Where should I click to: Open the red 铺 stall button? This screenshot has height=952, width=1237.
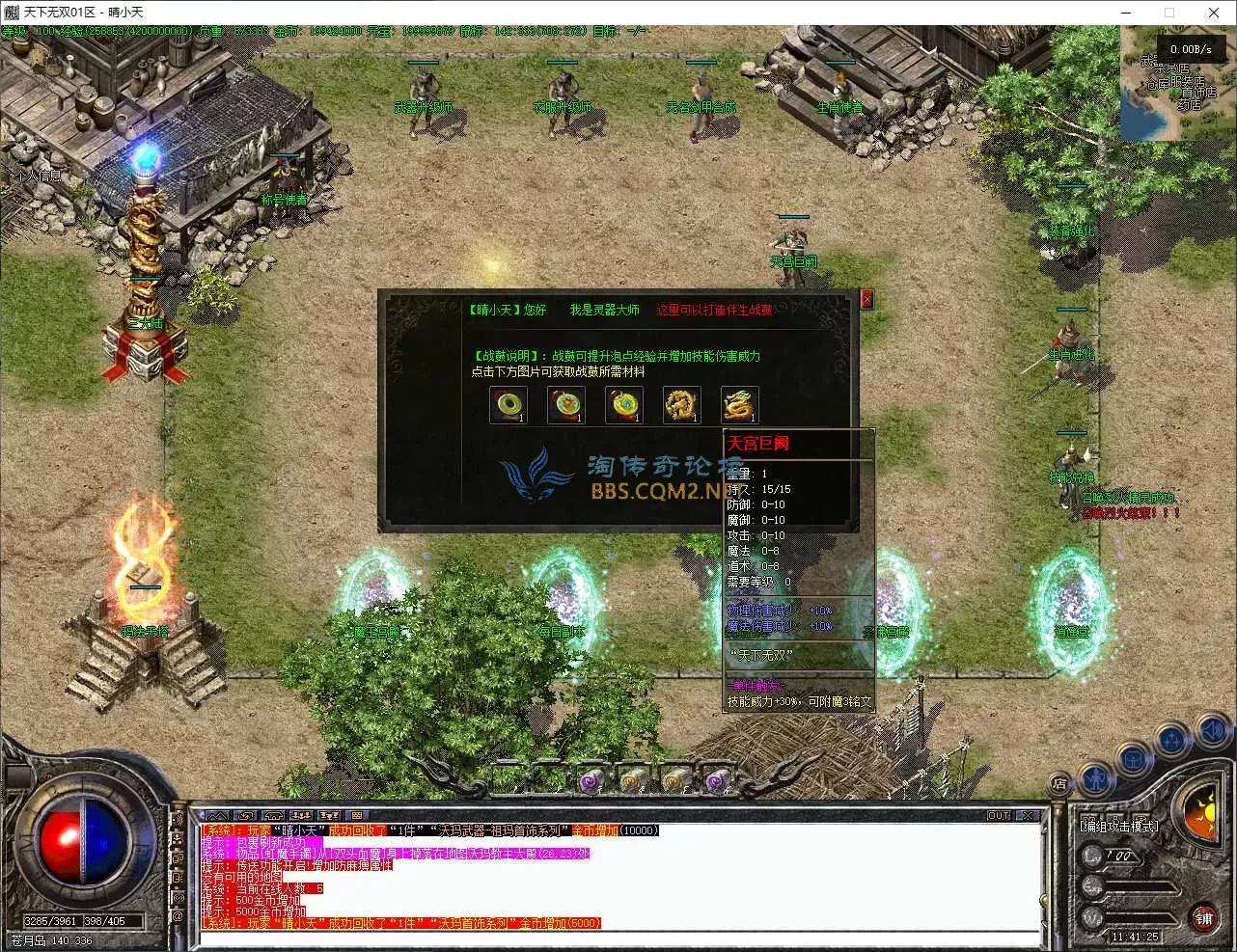click(1203, 918)
